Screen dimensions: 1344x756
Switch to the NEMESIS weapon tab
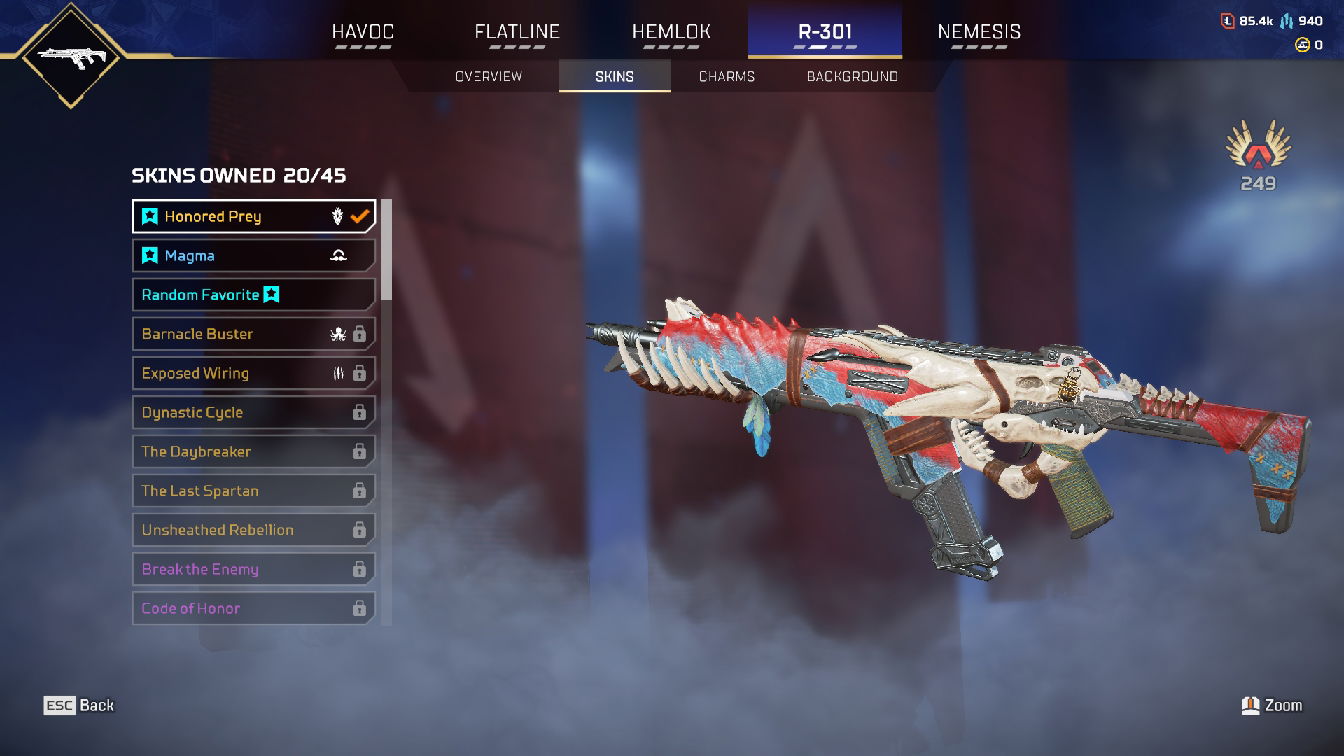978,31
